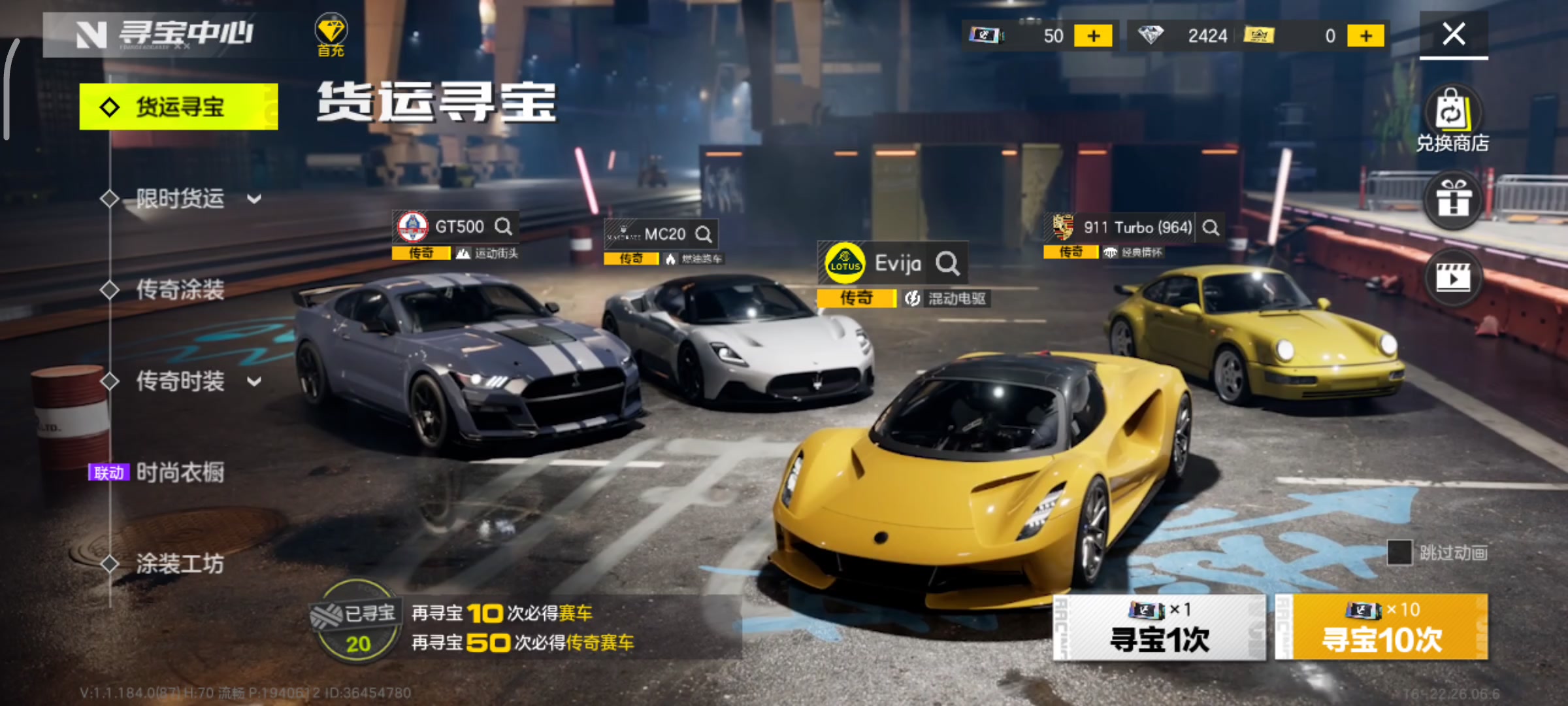Open the 涂装工坊 section
This screenshot has height=706, width=1568.
coord(180,563)
